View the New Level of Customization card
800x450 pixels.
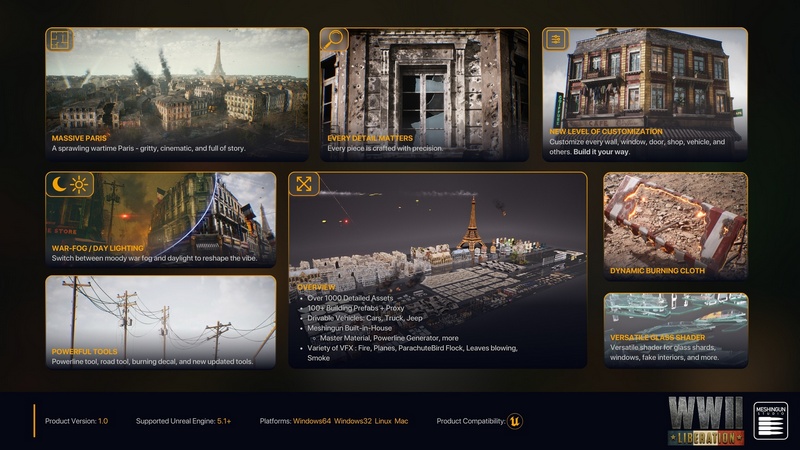[645, 95]
